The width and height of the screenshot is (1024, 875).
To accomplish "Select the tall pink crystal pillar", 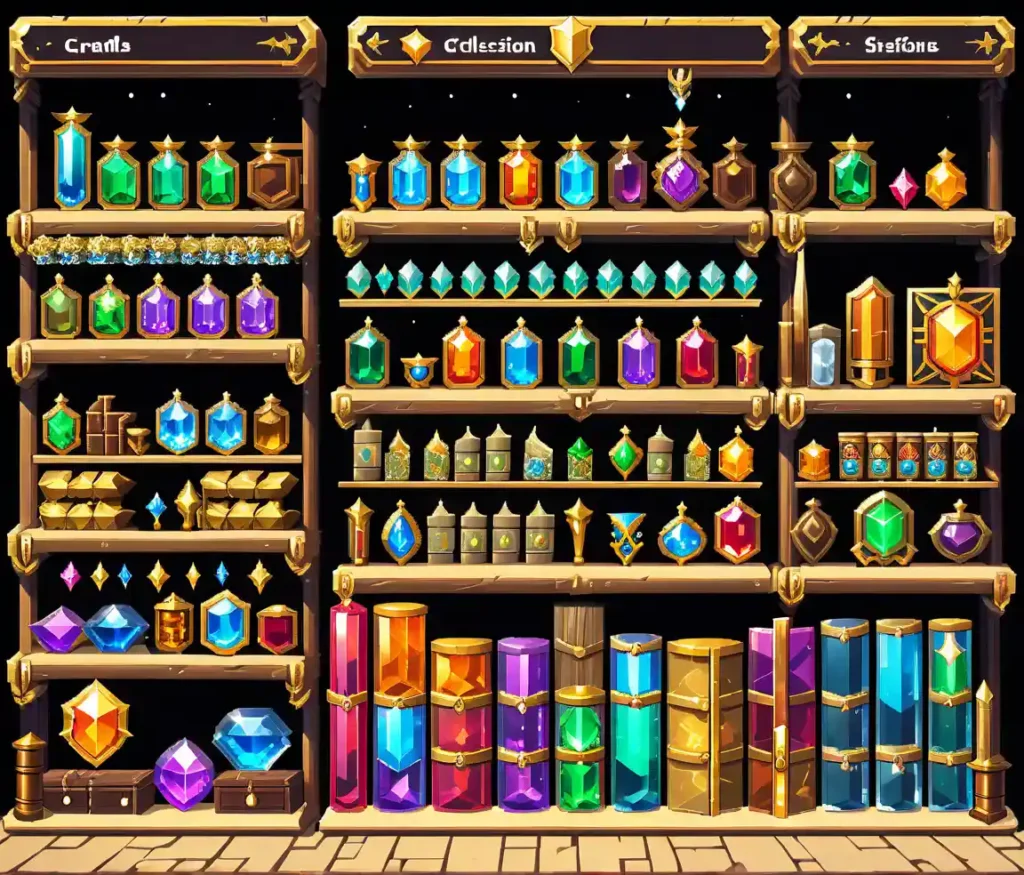I will tap(349, 705).
